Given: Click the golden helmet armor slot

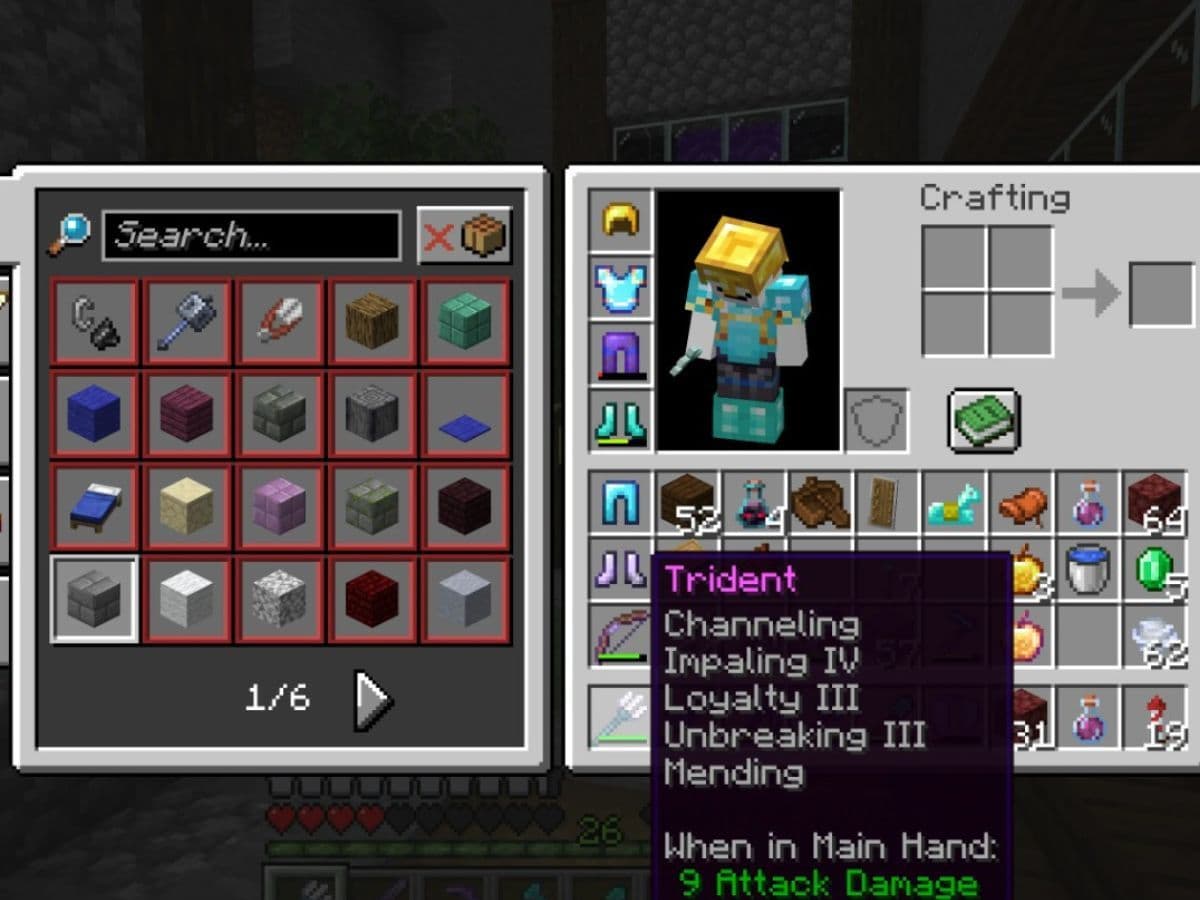Looking at the screenshot, I should tap(621, 220).
